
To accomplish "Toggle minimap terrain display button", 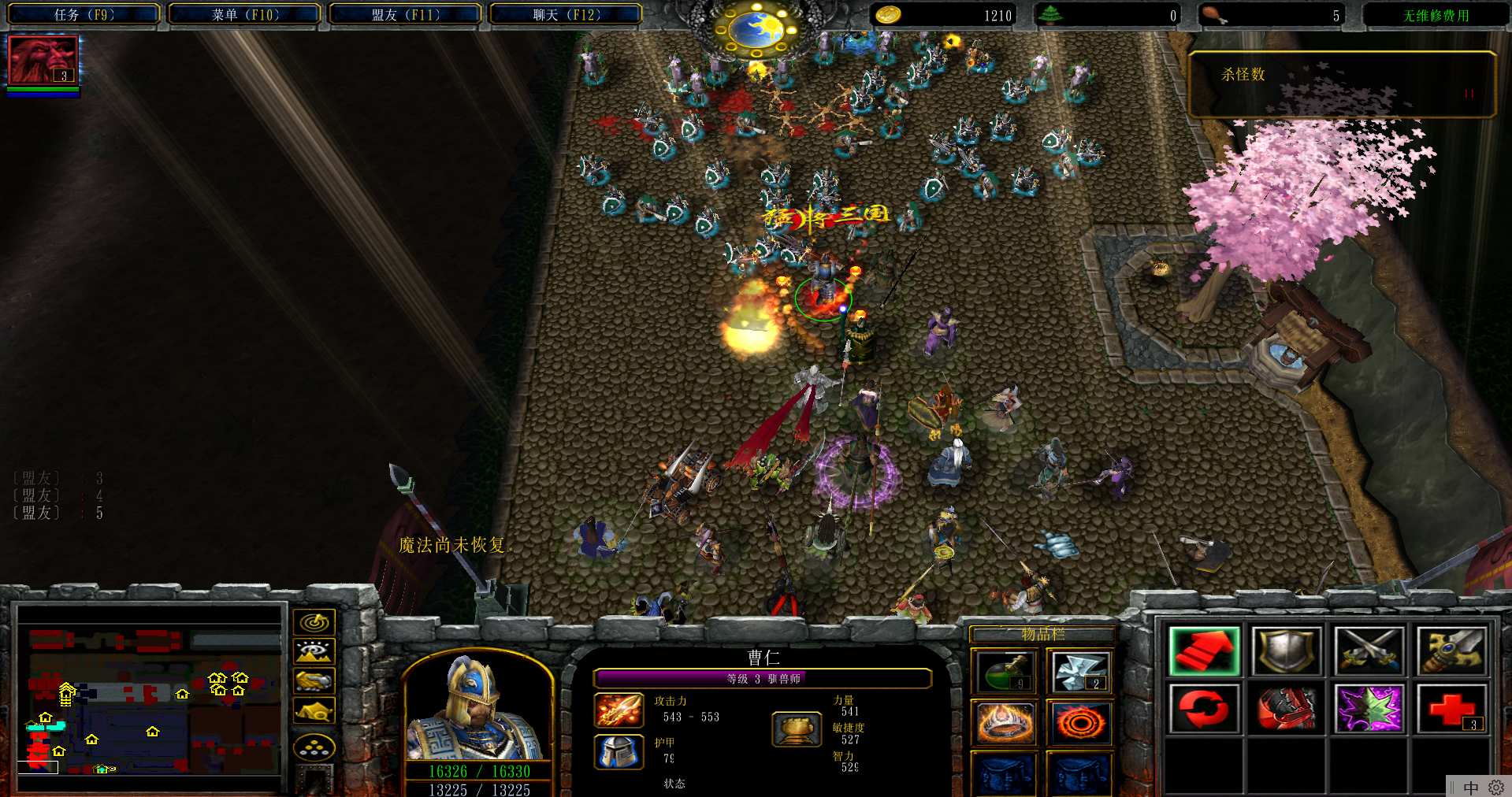I will click(314, 651).
